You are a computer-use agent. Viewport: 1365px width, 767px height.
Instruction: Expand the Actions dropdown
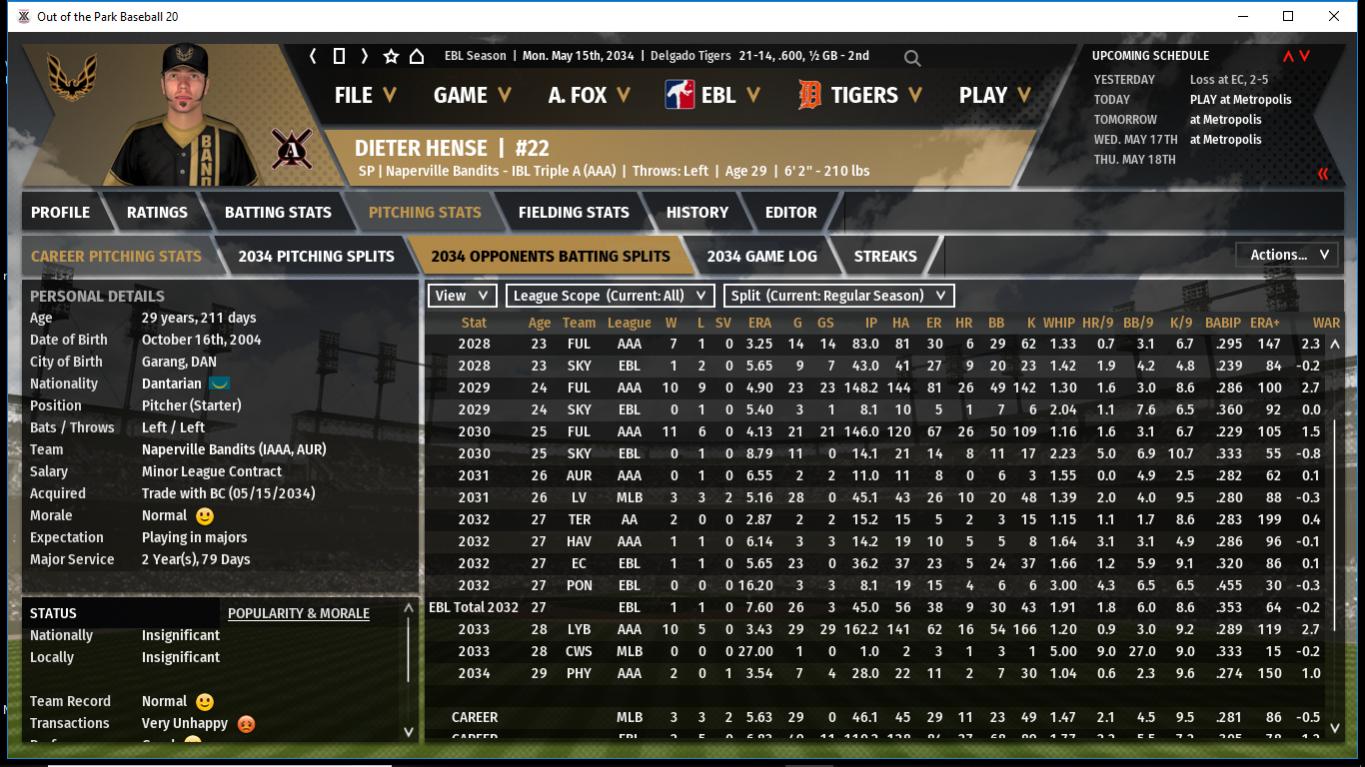coord(1288,255)
